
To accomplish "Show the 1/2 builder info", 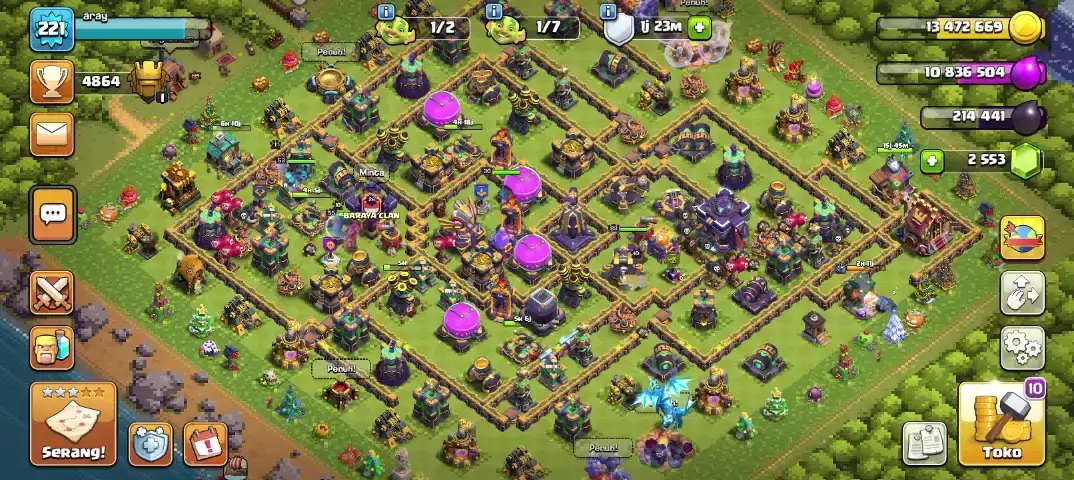I will click(423, 28).
